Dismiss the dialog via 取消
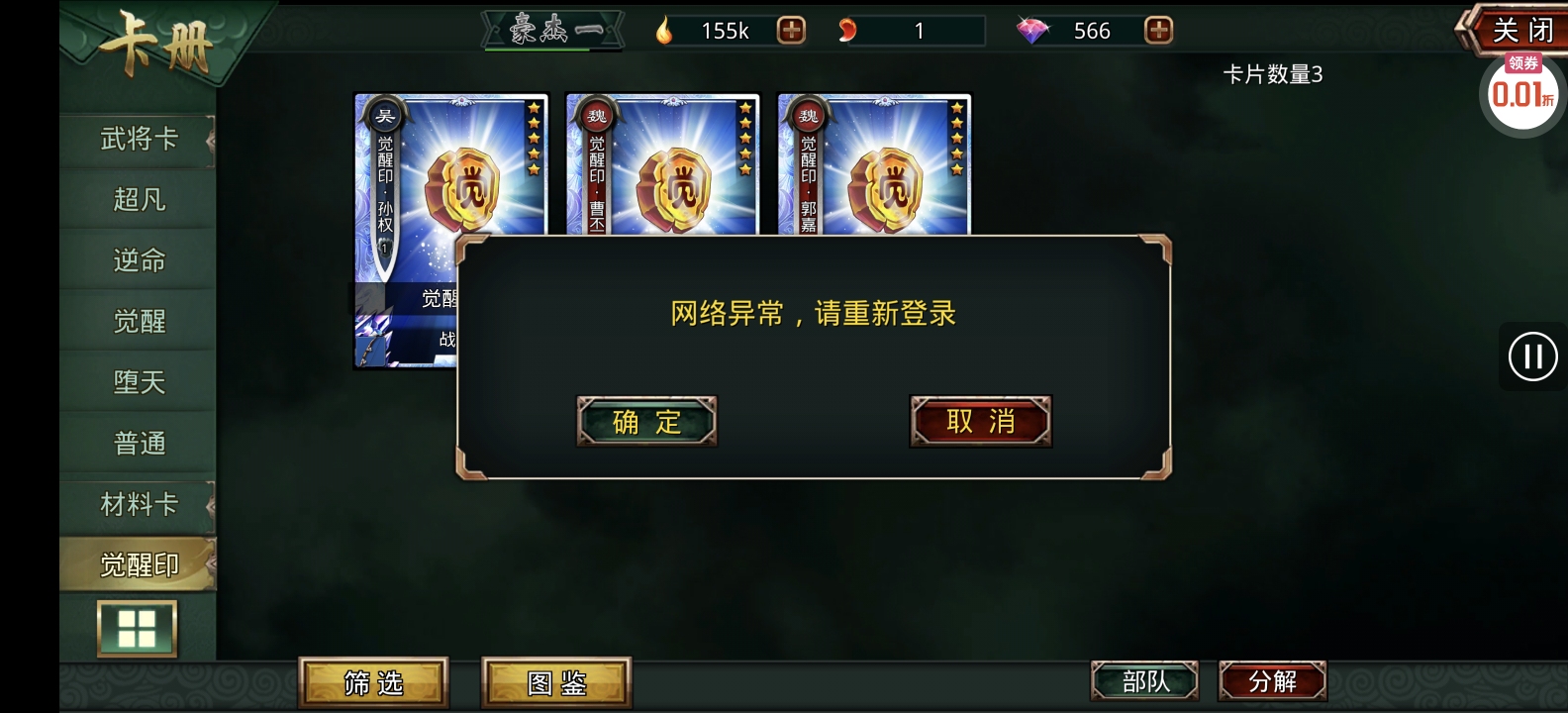This screenshot has height=713, width=1568. [x=979, y=421]
